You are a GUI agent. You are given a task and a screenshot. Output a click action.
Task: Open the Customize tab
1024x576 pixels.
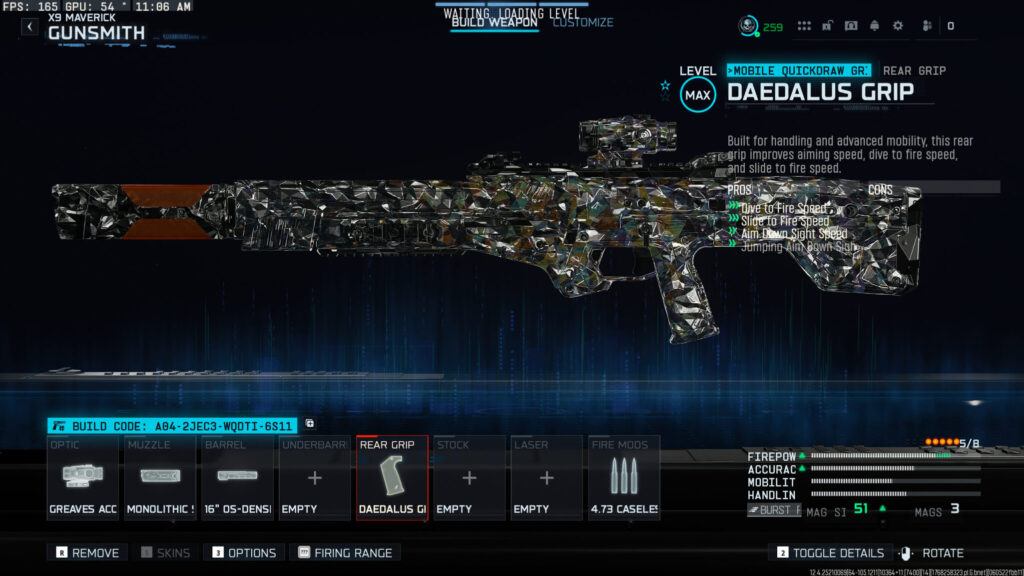[583, 23]
